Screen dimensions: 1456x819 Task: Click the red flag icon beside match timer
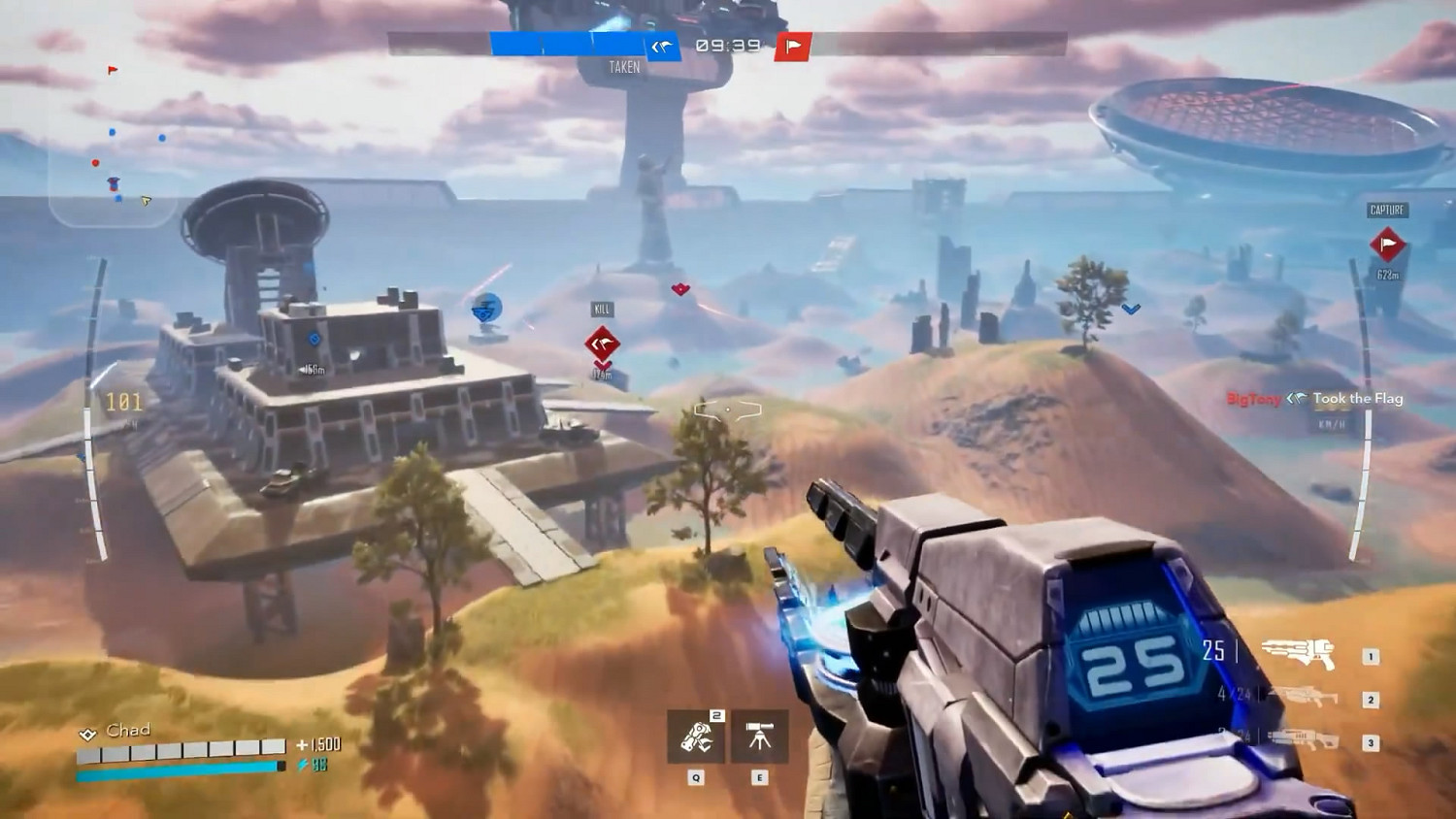pyautogui.click(x=791, y=44)
